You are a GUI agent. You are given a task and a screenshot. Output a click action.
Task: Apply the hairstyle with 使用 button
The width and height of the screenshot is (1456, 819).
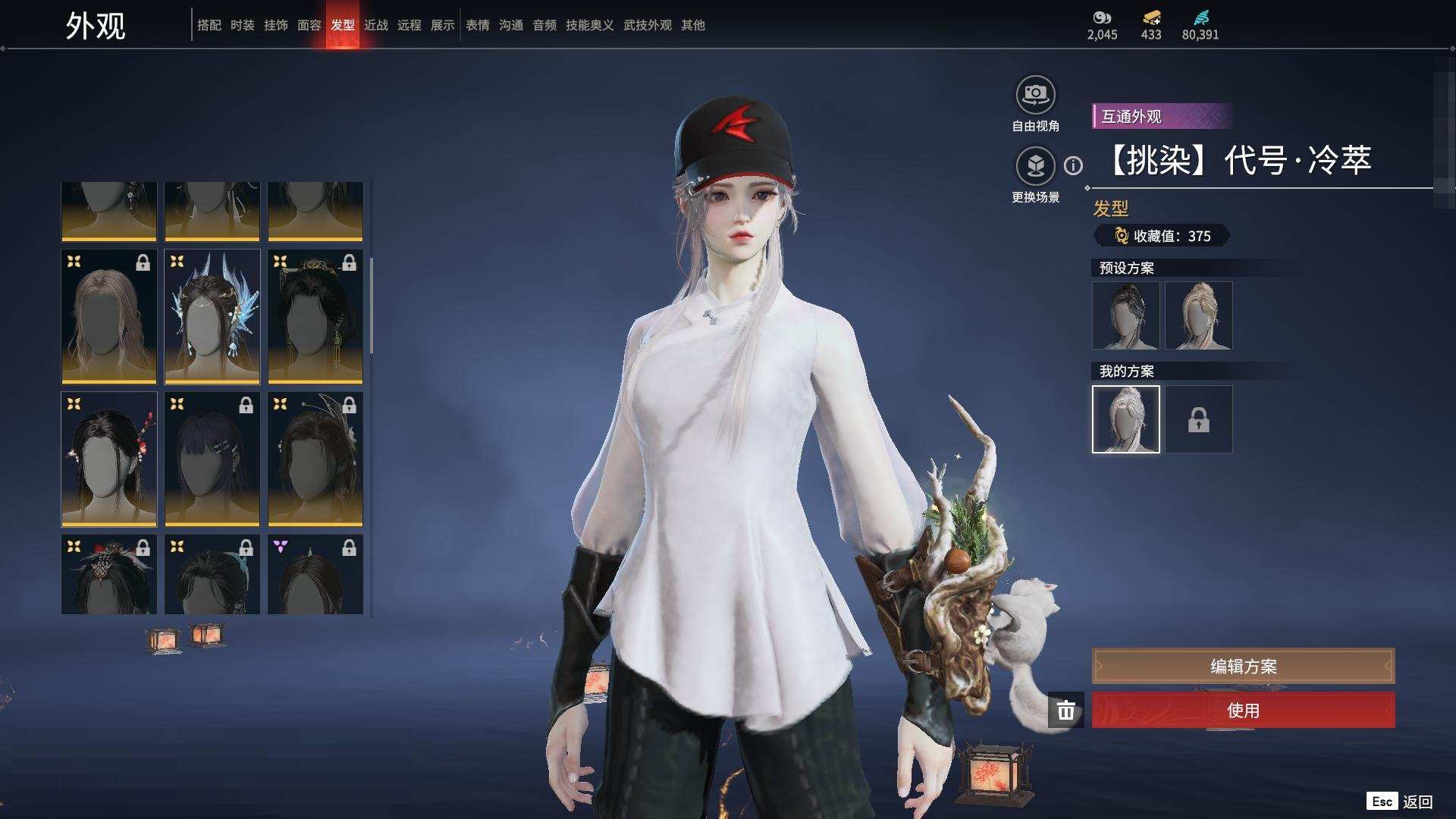[x=1243, y=711]
